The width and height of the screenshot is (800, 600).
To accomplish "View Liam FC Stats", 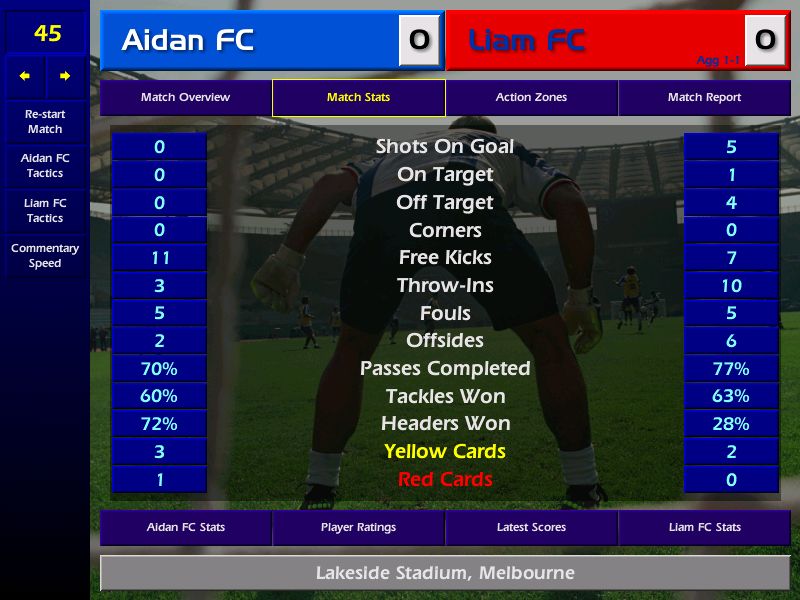I will click(x=704, y=527).
